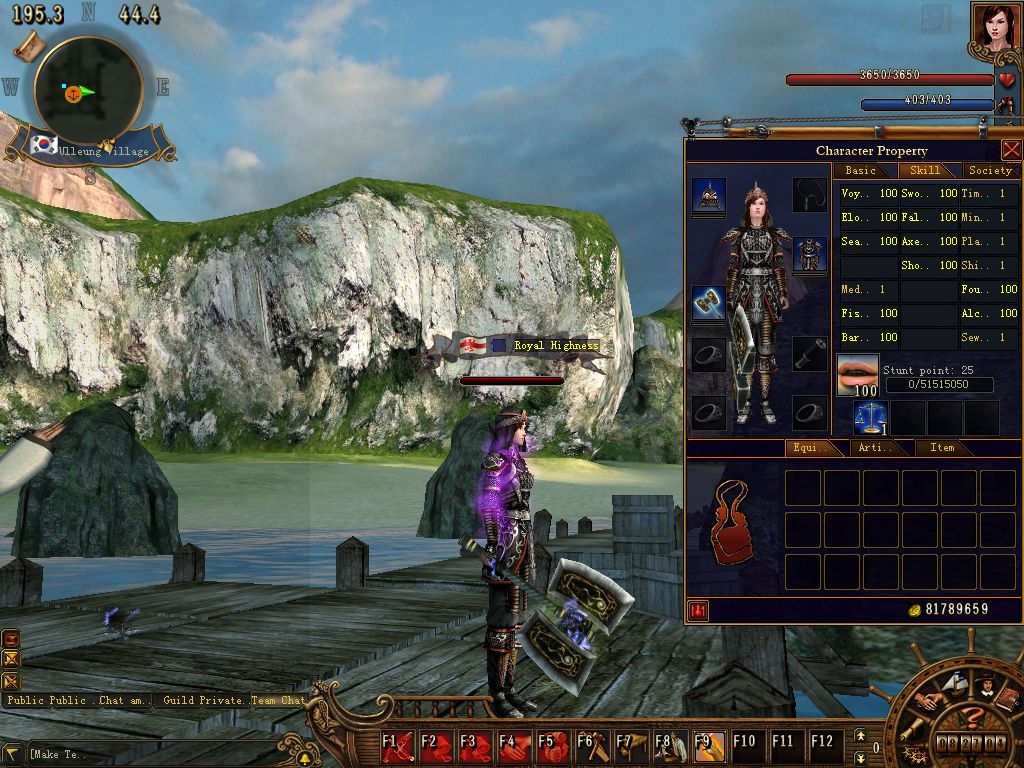Click the lips stunt icon
1024x768 pixels.
pos(857,375)
